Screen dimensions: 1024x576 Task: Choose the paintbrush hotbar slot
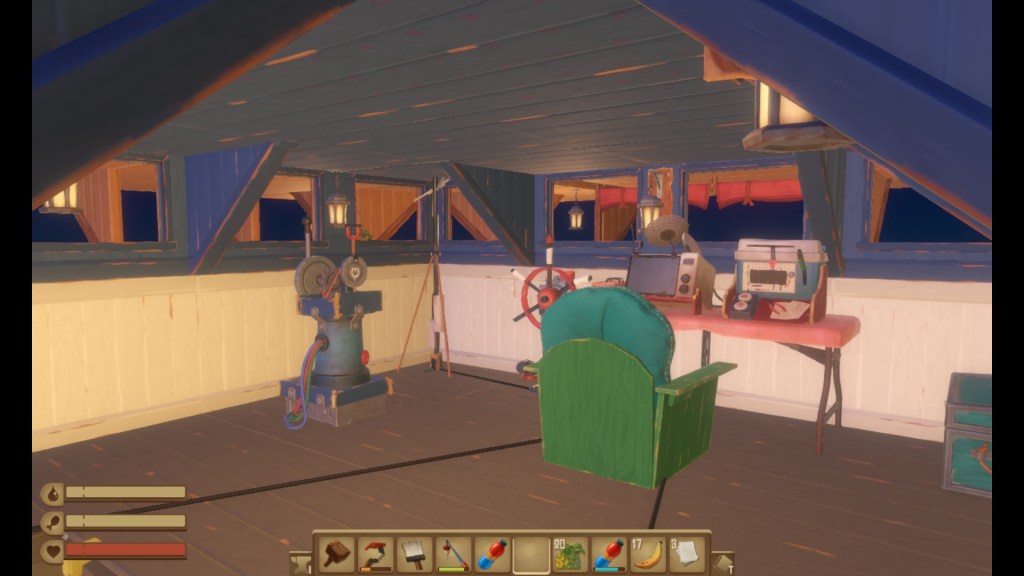click(414, 554)
